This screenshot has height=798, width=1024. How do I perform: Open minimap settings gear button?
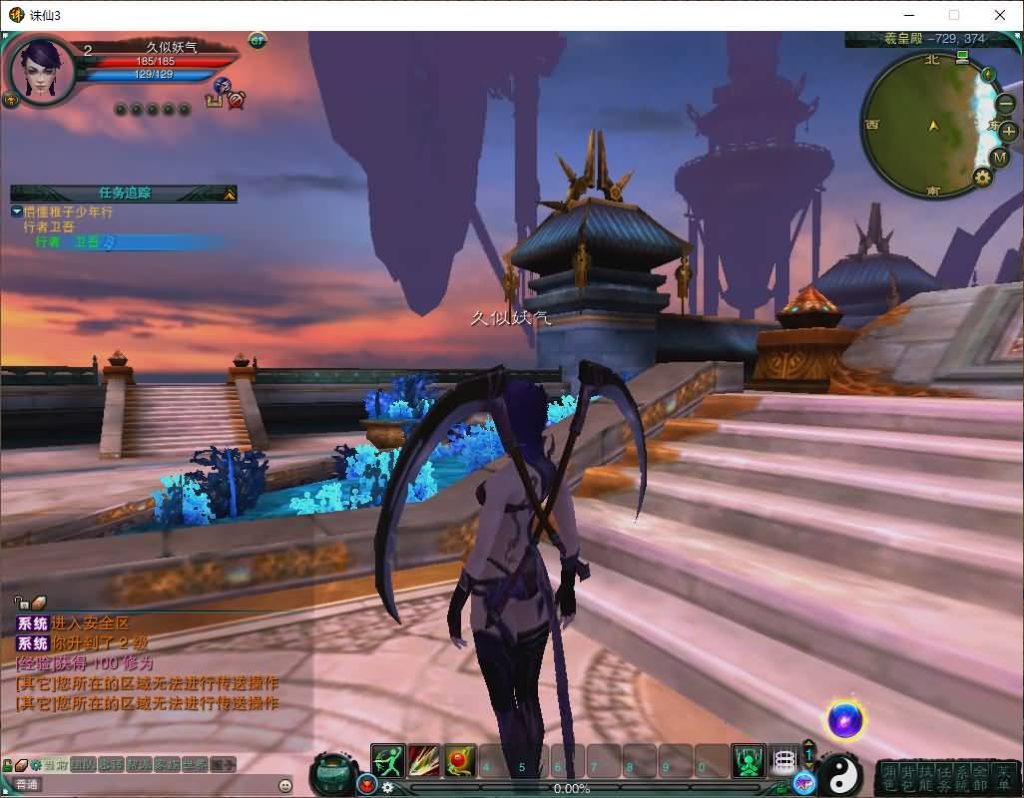982,178
